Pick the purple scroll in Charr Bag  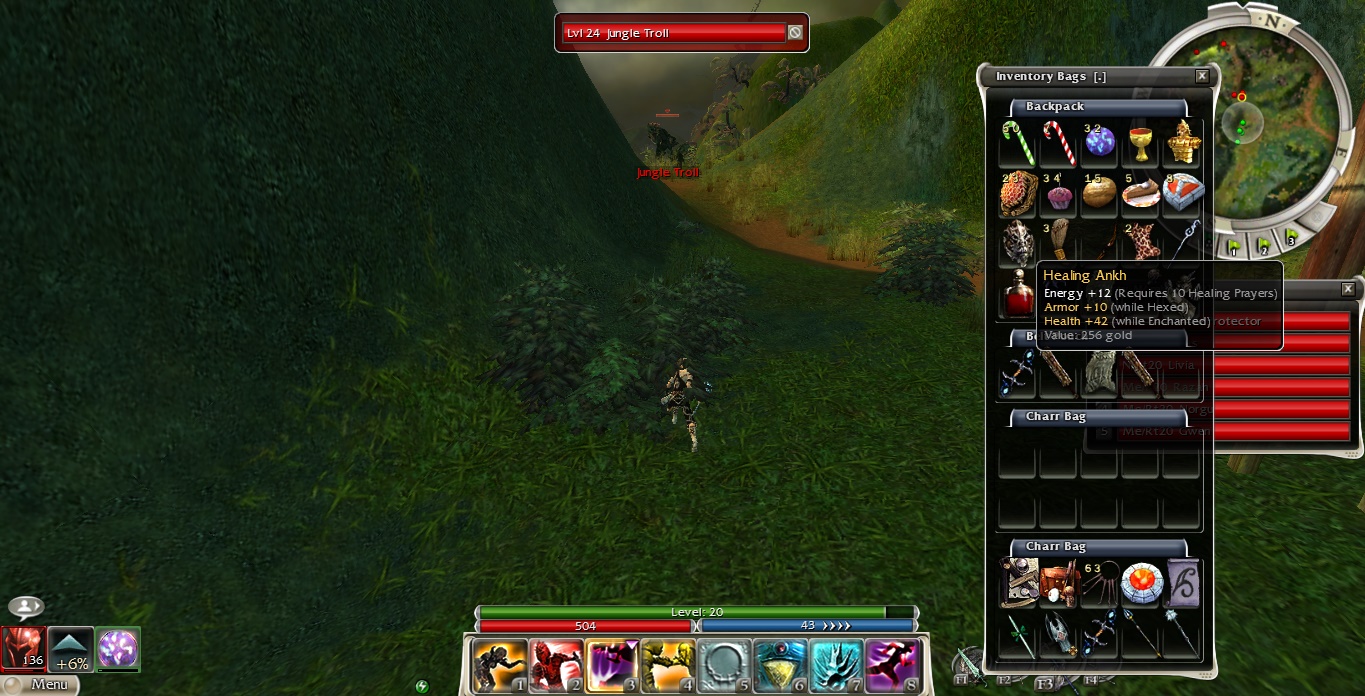pos(1182,584)
